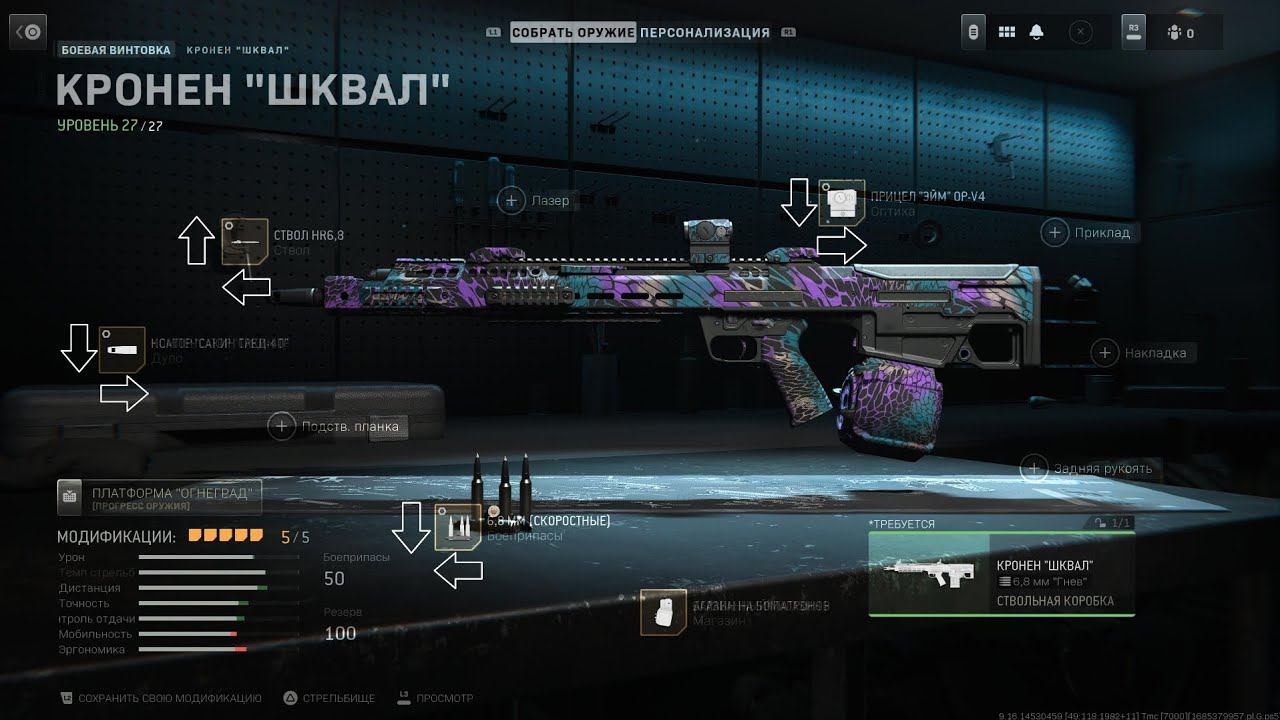Open the Ствол HR6,8 barrel attachment slot

(244, 241)
